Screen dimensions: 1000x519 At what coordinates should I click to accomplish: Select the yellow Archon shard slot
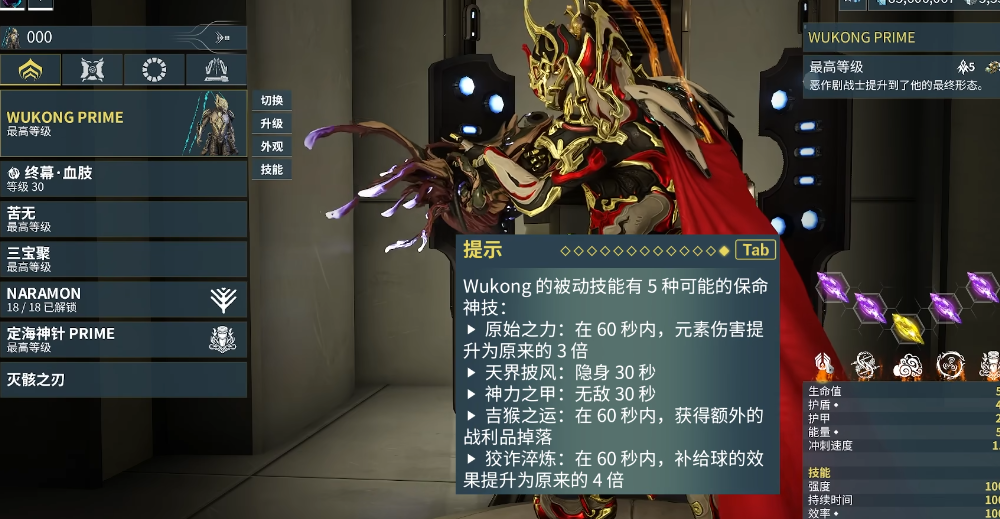[907, 326]
